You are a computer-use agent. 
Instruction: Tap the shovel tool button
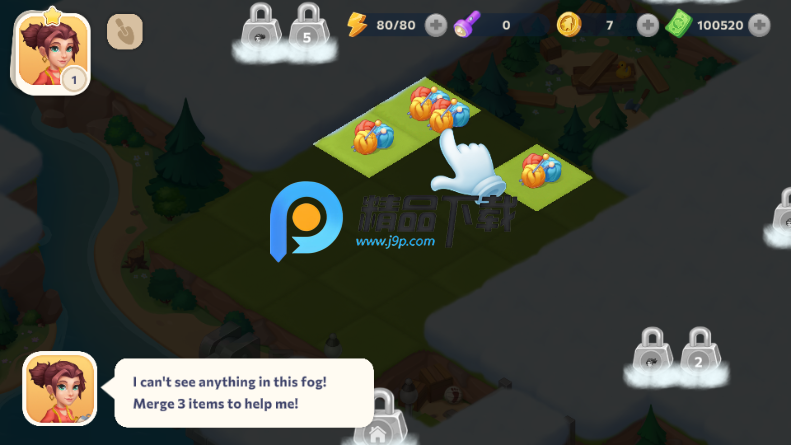tap(125, 31)
